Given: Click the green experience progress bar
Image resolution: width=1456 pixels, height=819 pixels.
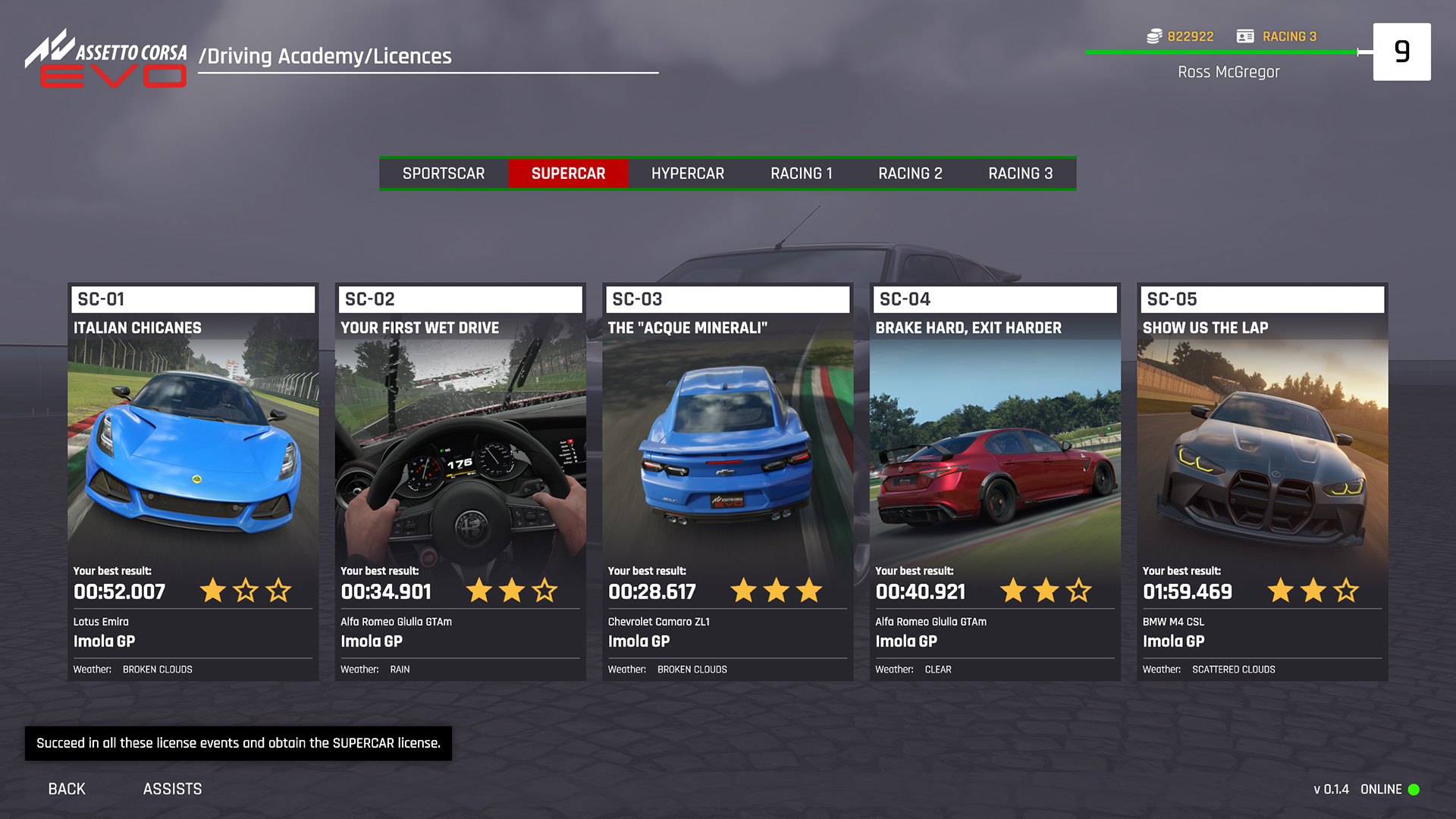Looking at the screenshot, I should (1221, 52).
